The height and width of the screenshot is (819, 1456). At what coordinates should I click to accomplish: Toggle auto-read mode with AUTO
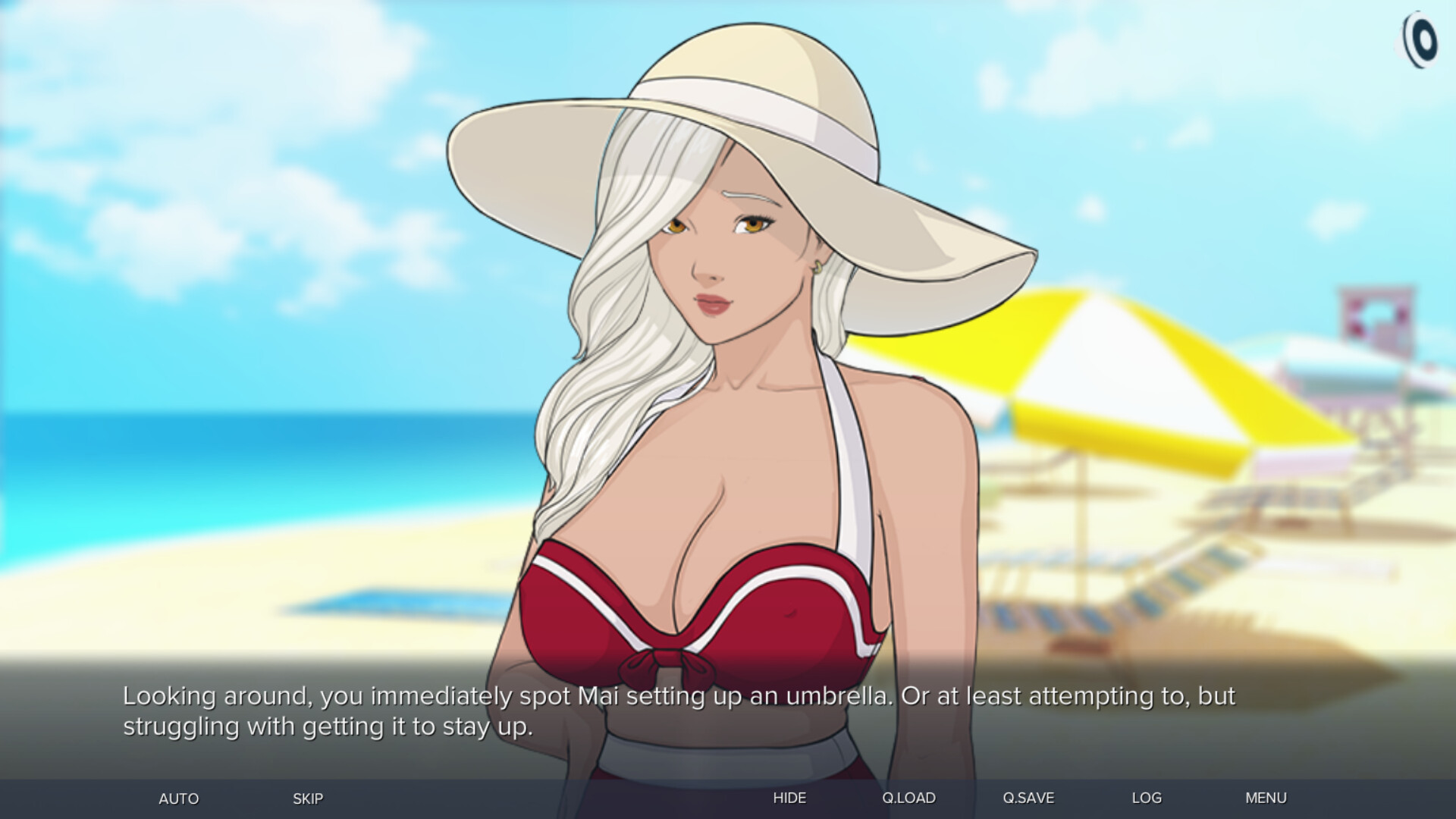point(177,798)
